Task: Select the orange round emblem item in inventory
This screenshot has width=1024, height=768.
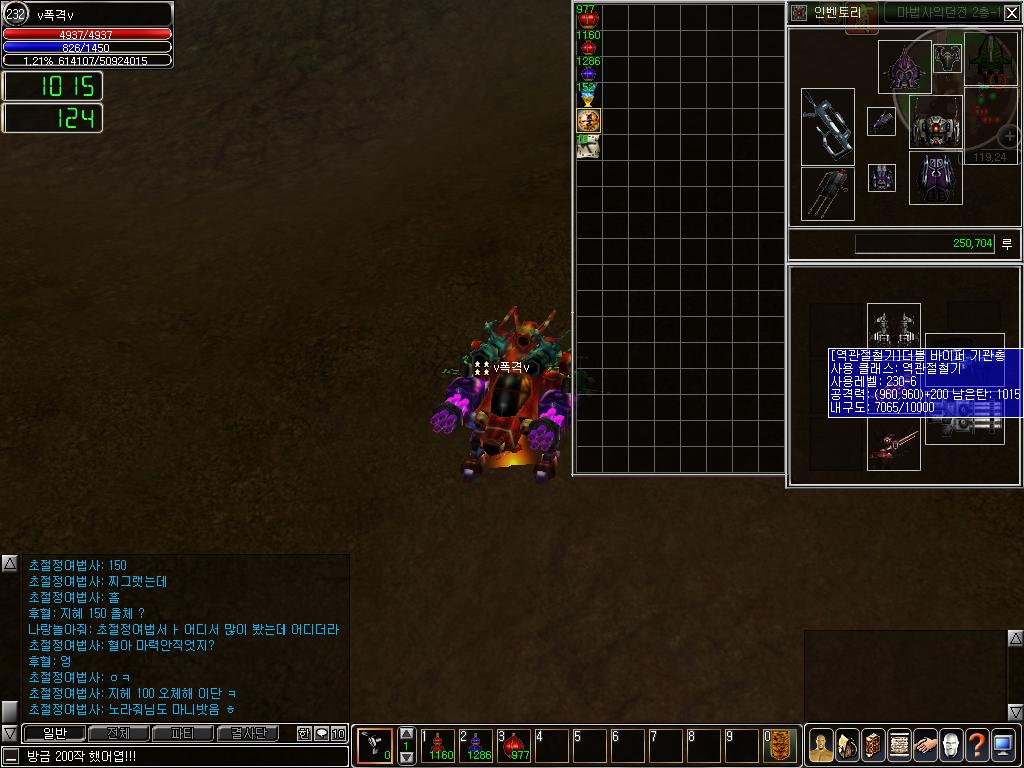Action: pos(588,121)
